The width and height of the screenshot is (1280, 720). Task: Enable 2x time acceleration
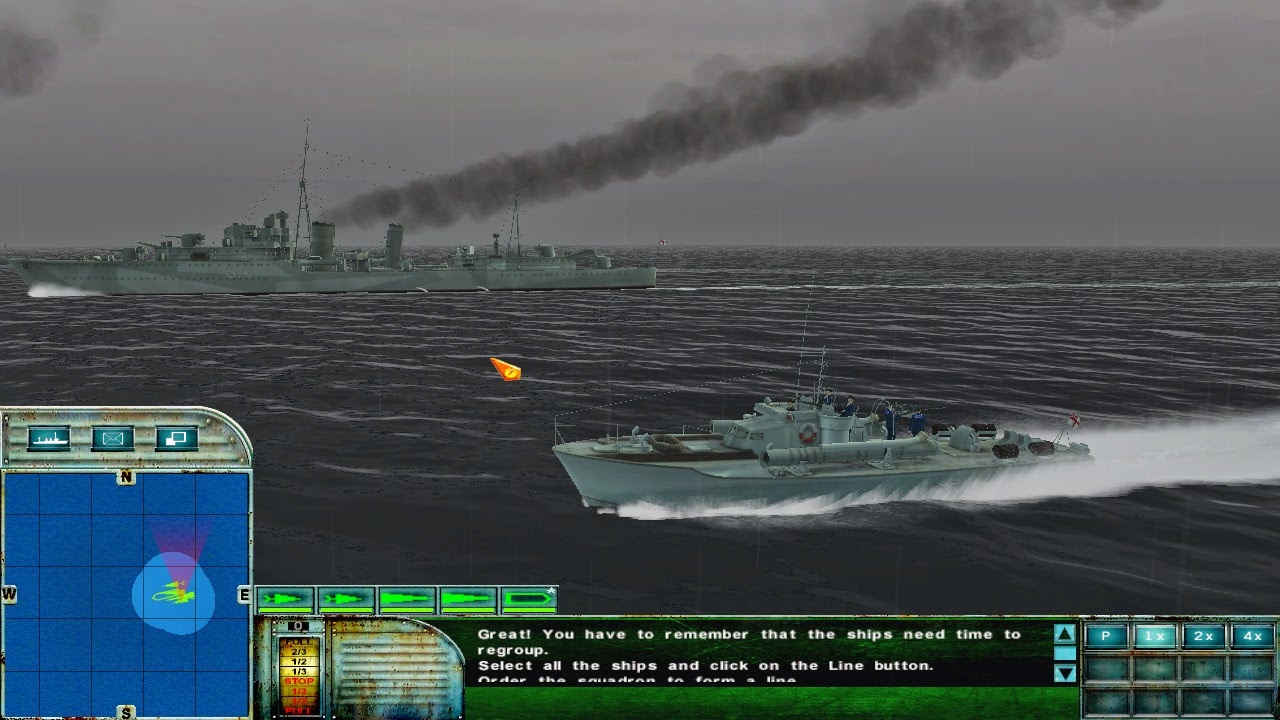1203,635
